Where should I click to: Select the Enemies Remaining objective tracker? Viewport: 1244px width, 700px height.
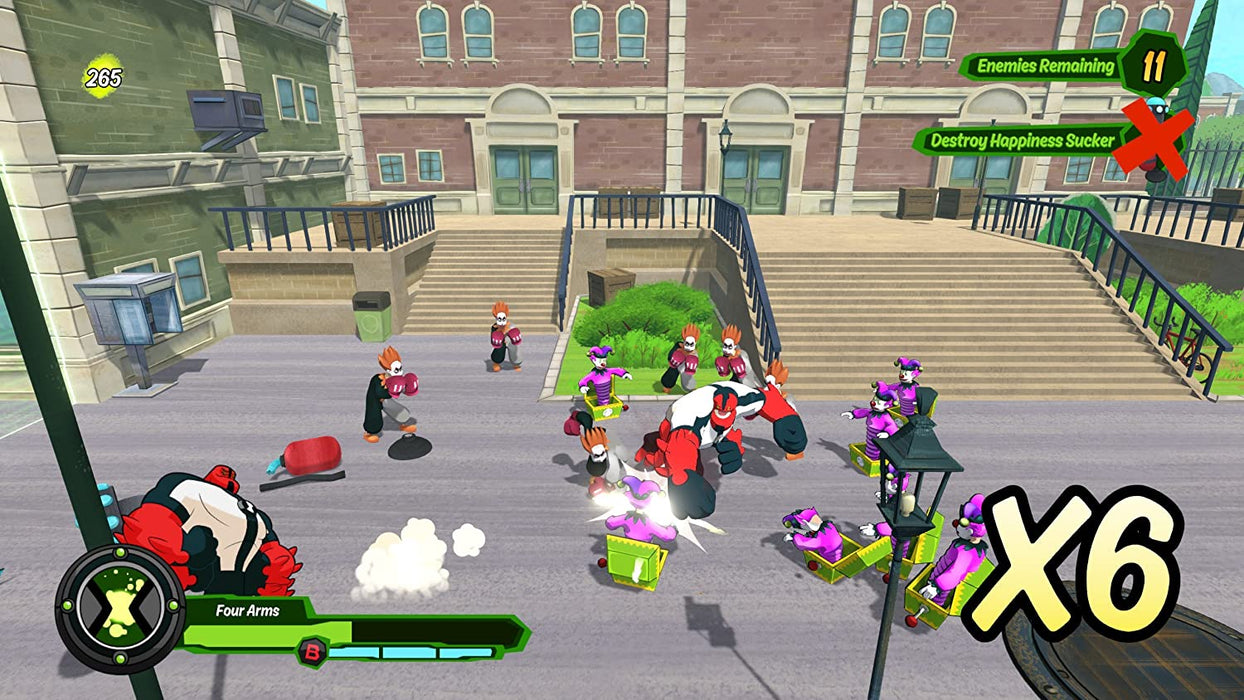point(1046,67)
